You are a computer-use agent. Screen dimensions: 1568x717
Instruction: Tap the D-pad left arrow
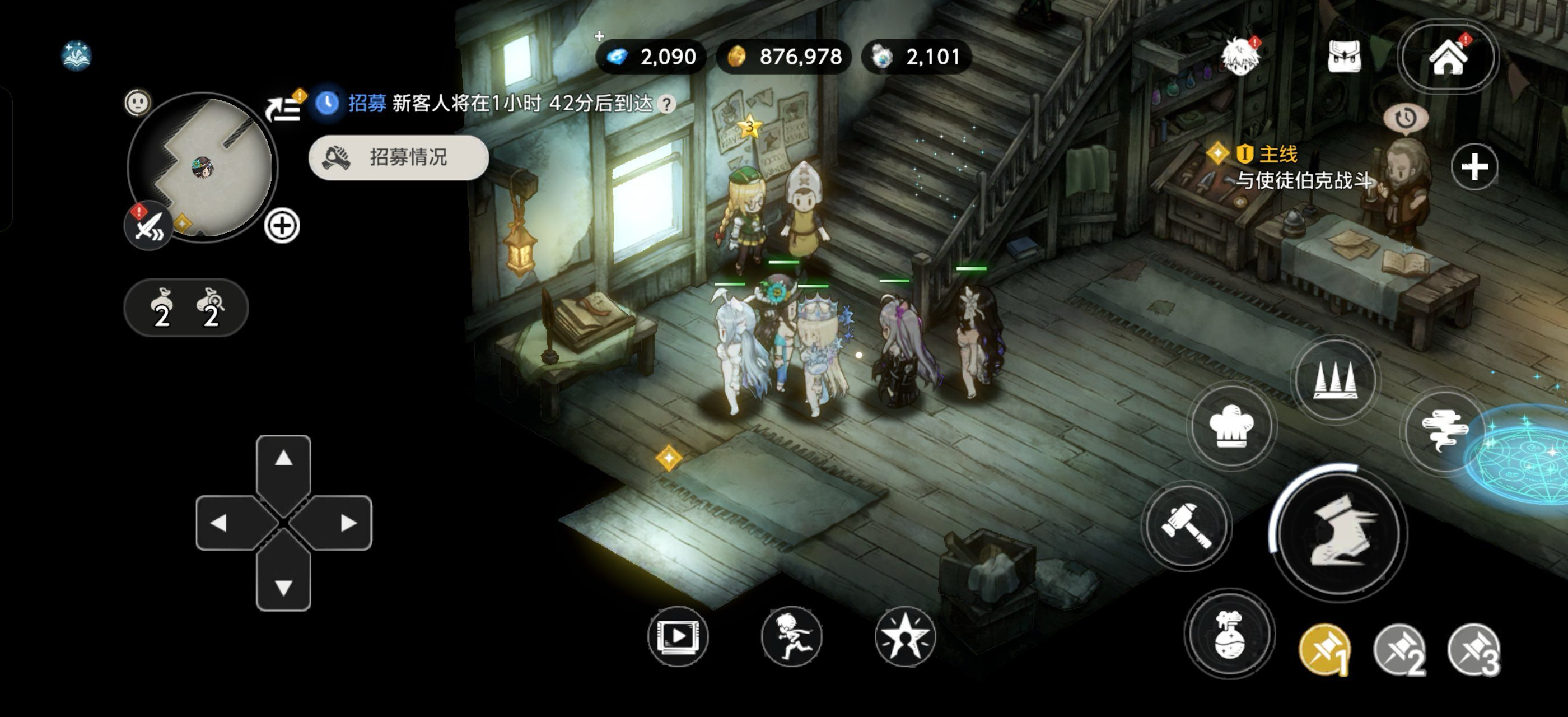pos(219,523)
